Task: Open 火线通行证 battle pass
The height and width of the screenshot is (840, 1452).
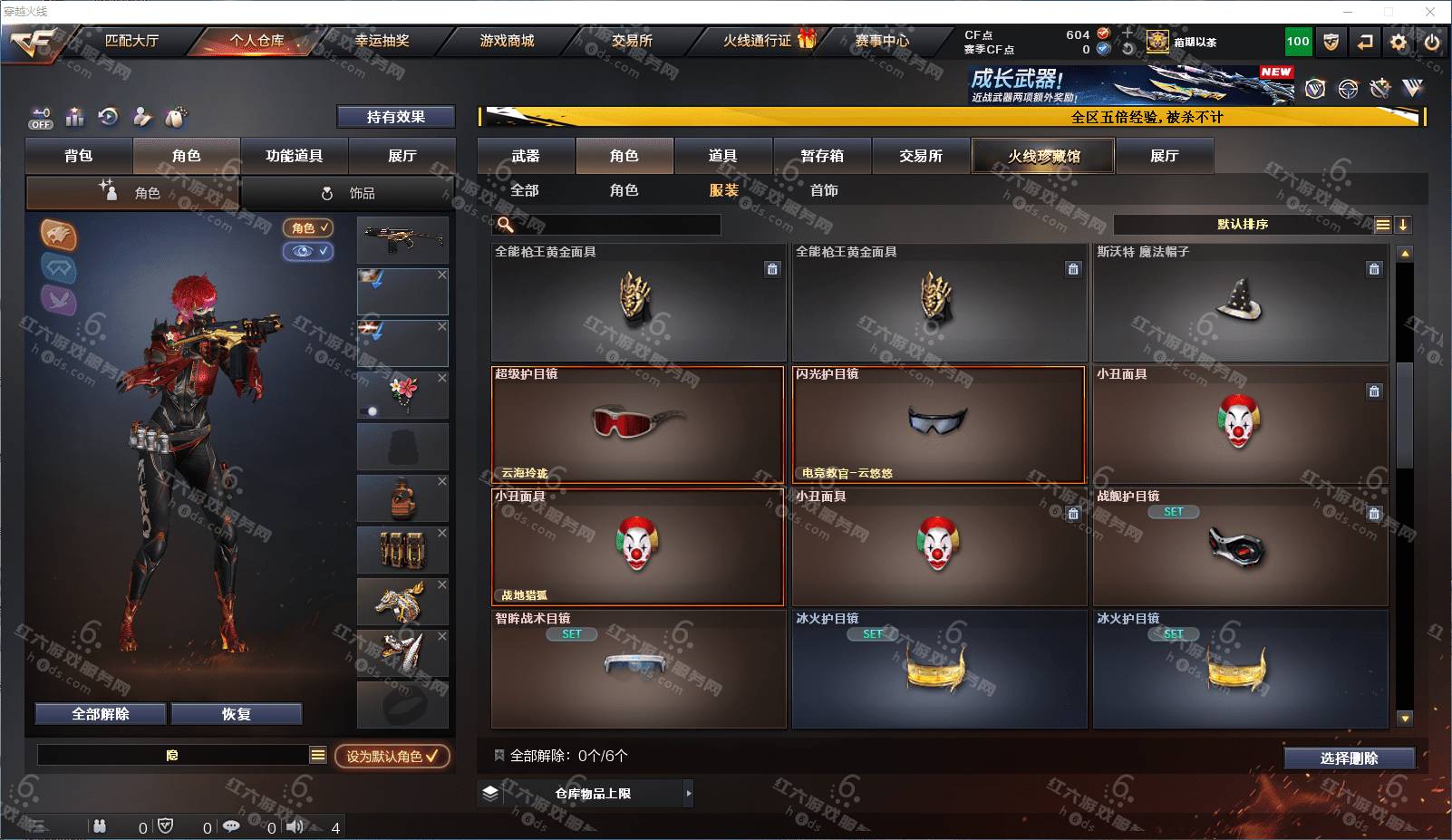Action: [x=758, y=41]
